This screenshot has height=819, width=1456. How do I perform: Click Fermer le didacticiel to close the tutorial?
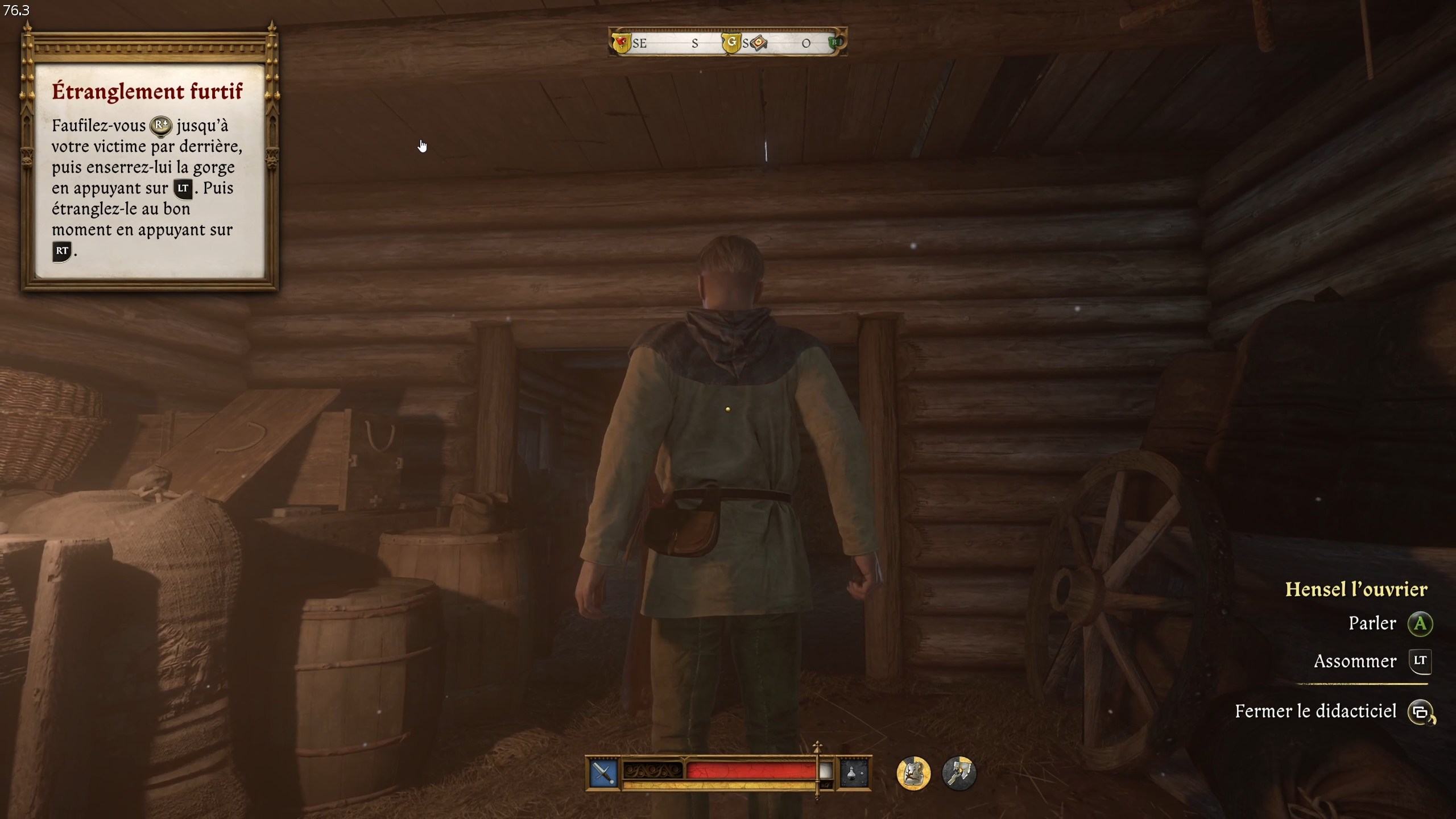[1317, 711]
